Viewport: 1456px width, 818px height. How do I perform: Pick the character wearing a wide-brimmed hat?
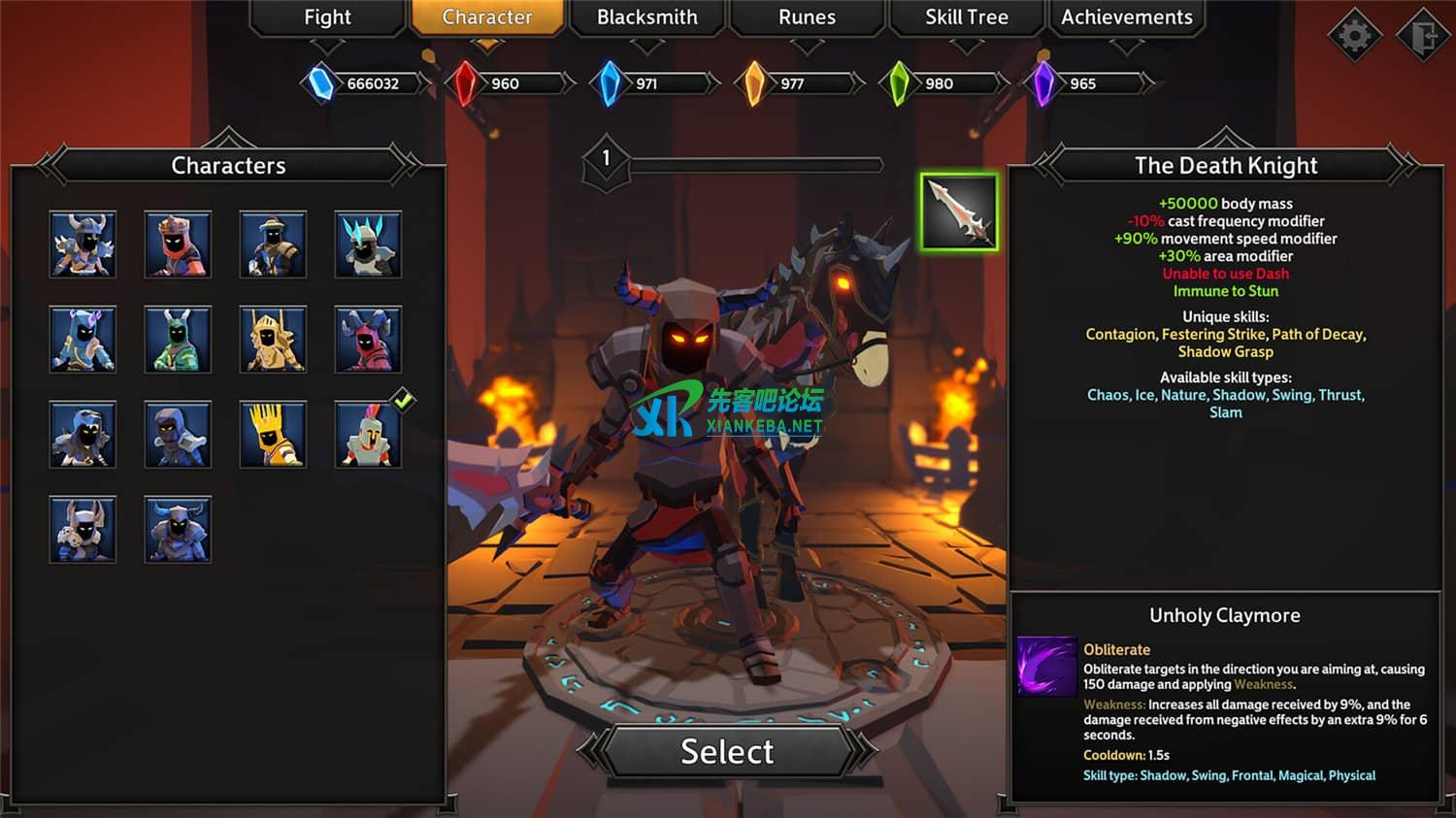point(273,245)
